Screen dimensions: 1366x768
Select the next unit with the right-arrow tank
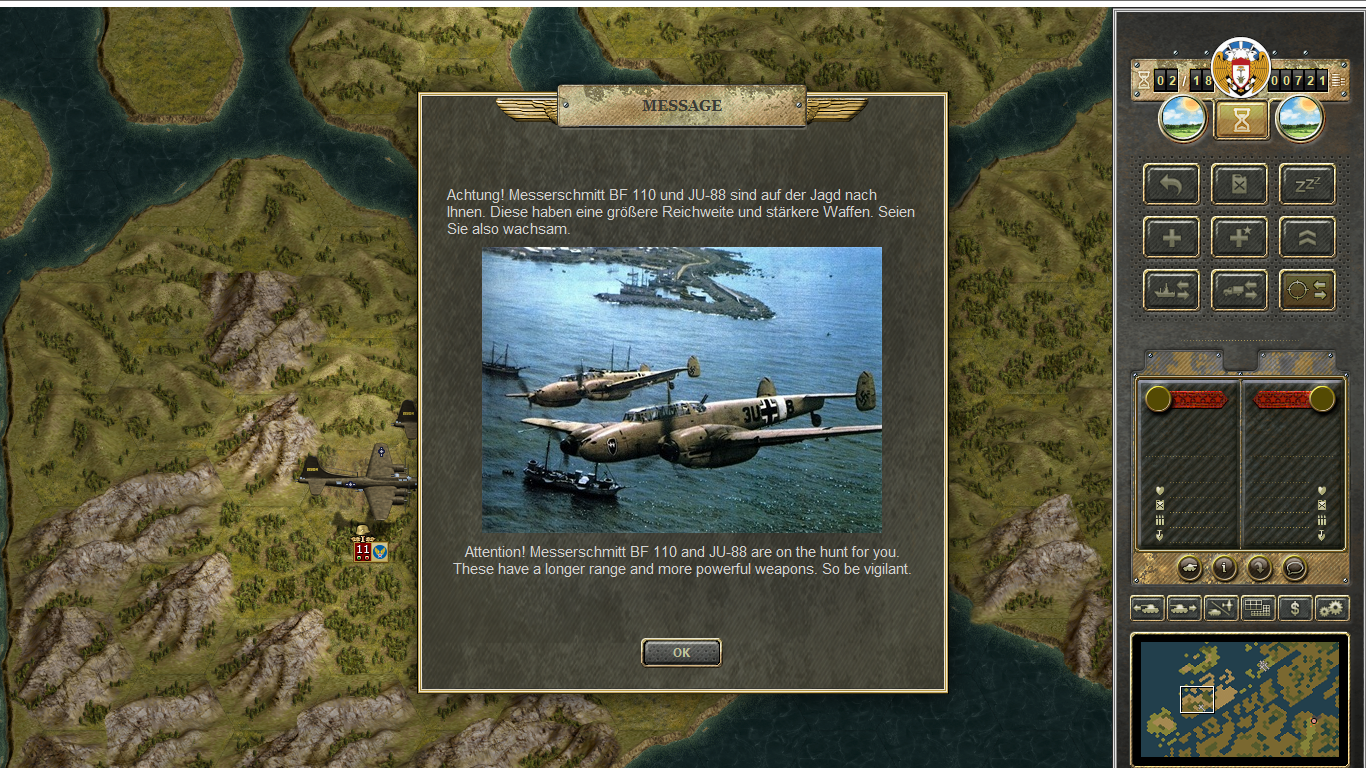[x=1184, y=608]
